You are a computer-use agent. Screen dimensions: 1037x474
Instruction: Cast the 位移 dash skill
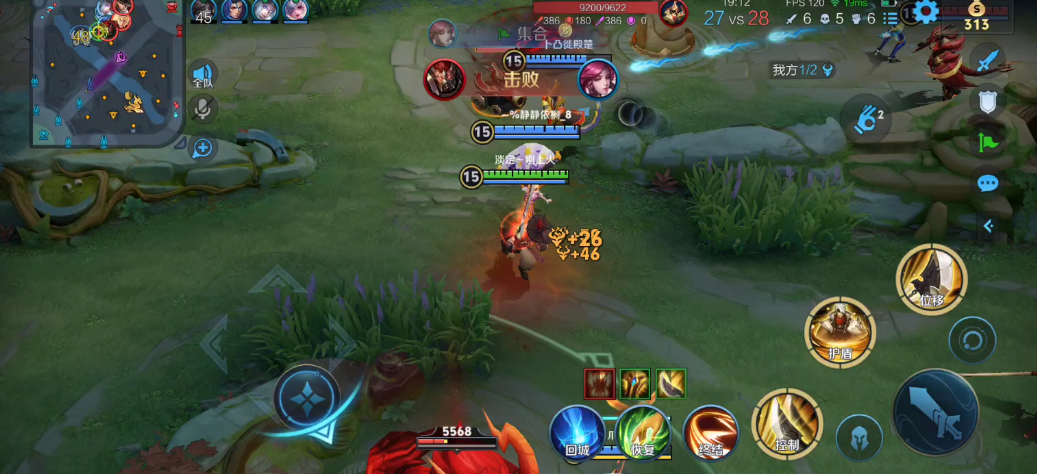pos(931,278)
